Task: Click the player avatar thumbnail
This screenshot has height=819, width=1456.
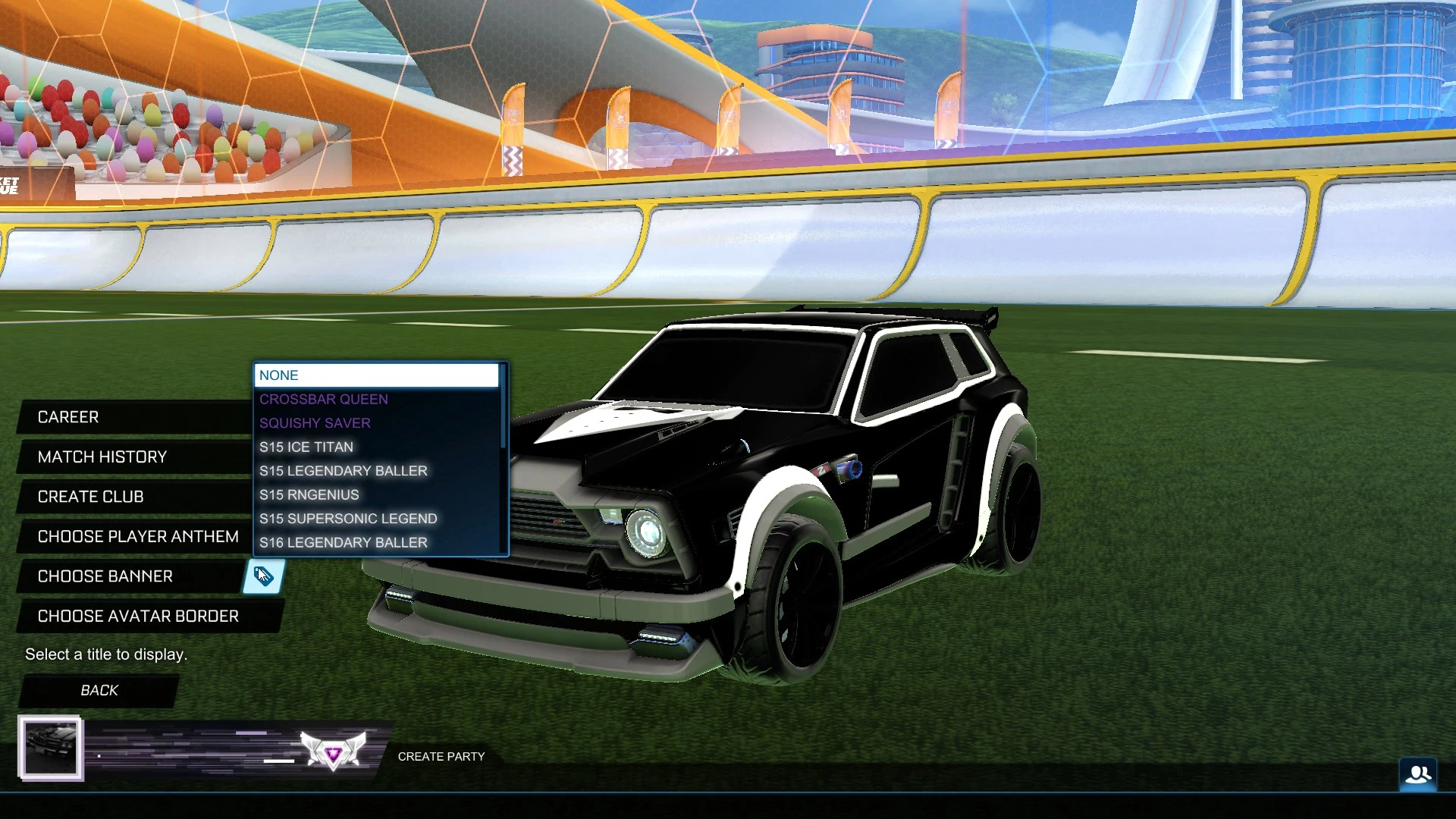Action: click(x=52, y=748)
